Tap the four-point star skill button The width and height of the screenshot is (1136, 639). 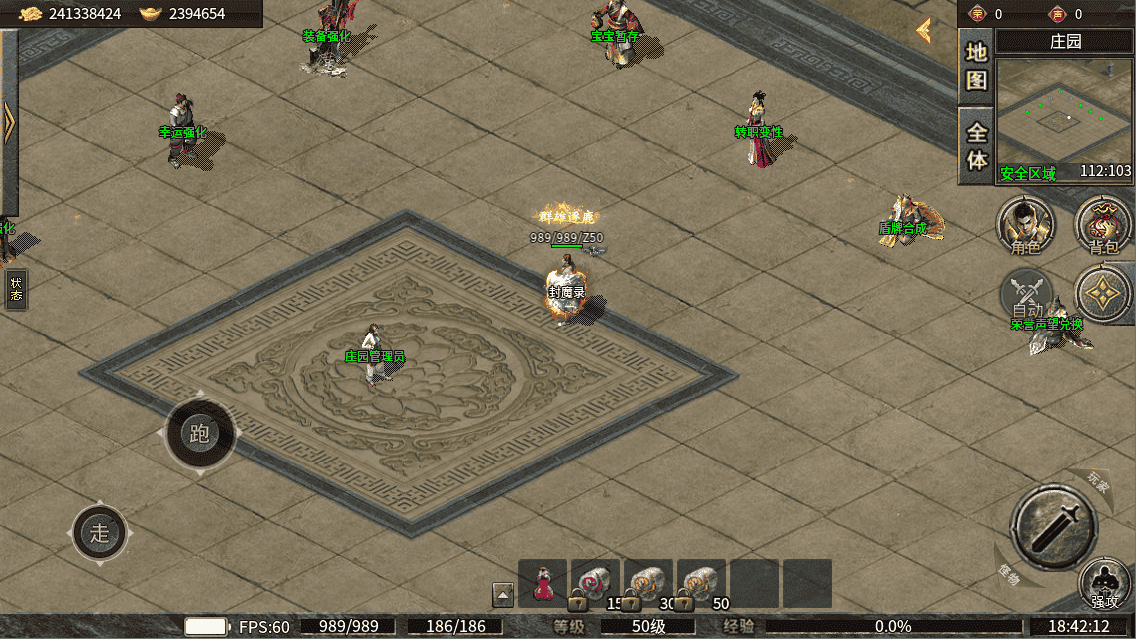coord(1104,293)
